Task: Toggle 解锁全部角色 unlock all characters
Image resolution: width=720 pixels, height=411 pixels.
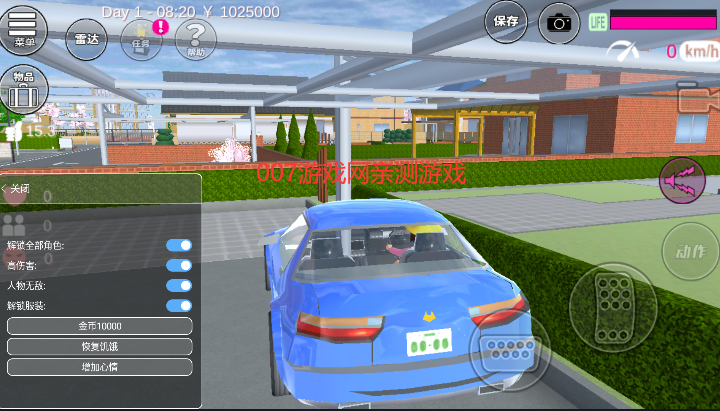Action: [x=178, y=245]
